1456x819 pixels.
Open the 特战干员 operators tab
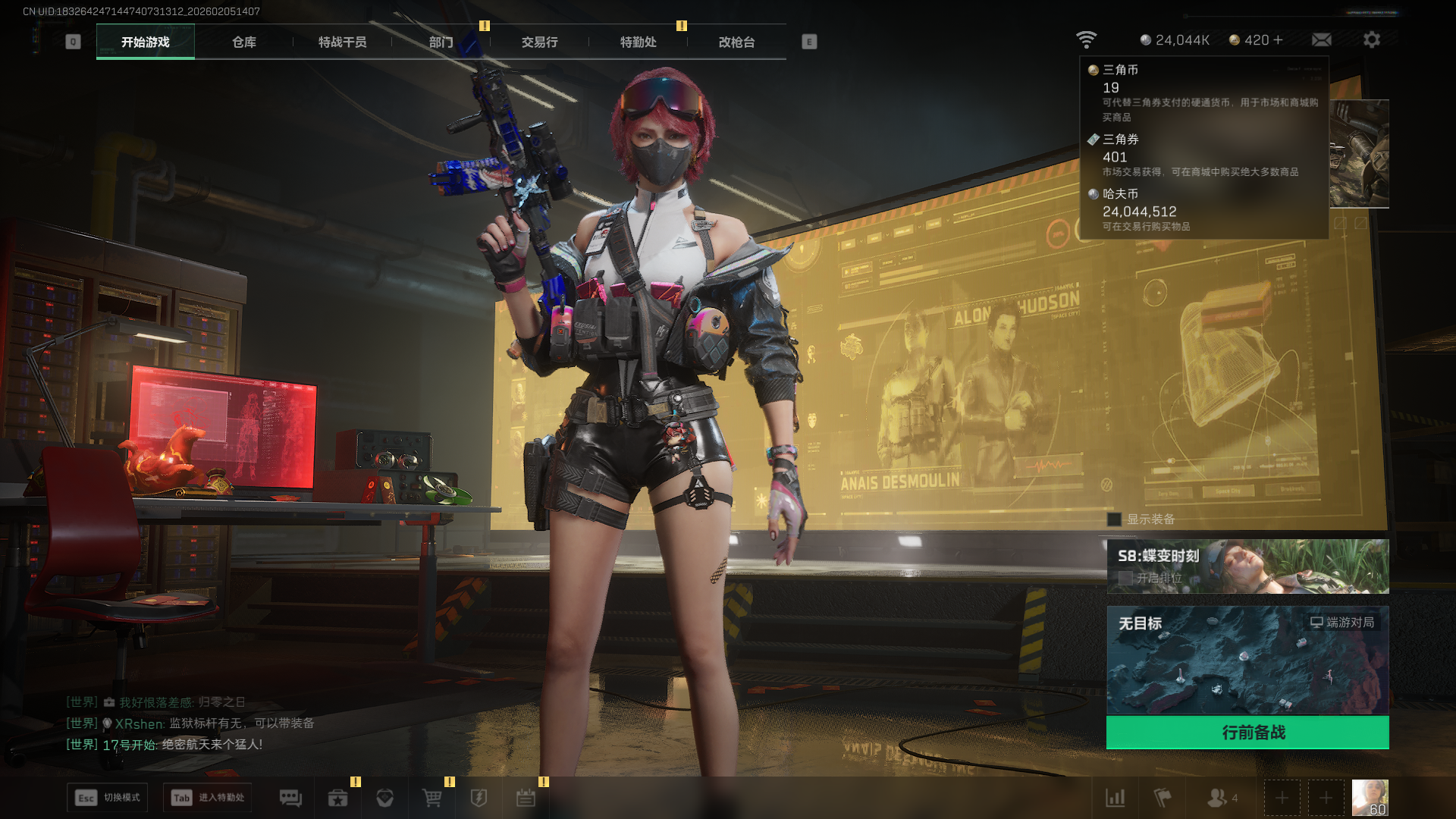(x=342, y=42)
